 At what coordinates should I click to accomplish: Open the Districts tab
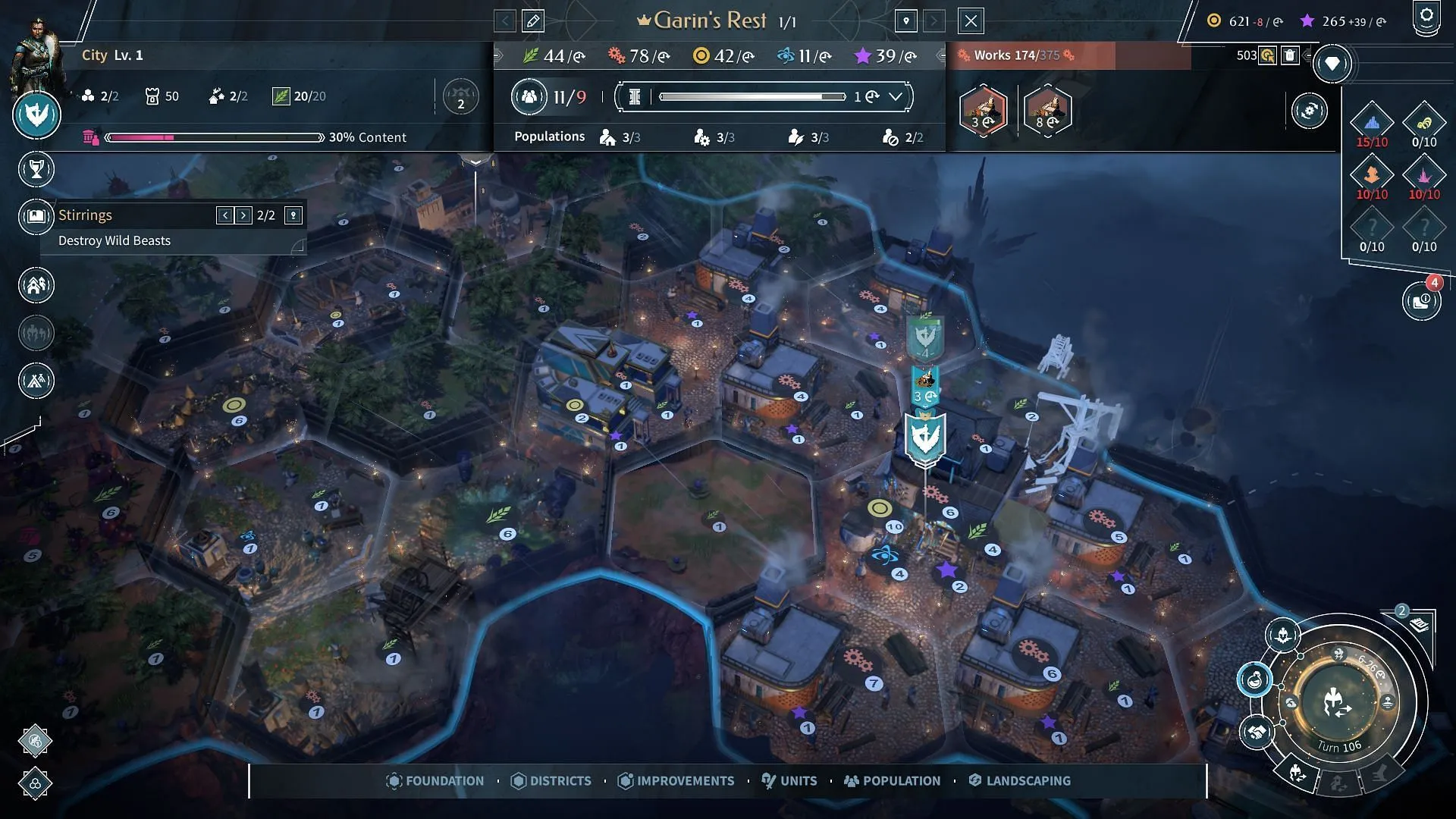551,781
